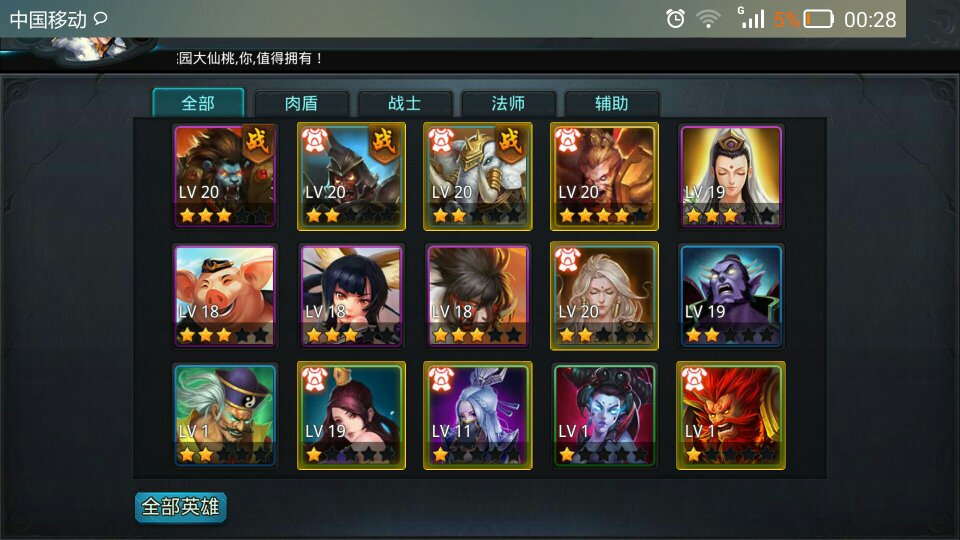The height and width of the screenshot is (540, 960).
Task: Open the 肉盾 tank tab
Action: point(301,104)
